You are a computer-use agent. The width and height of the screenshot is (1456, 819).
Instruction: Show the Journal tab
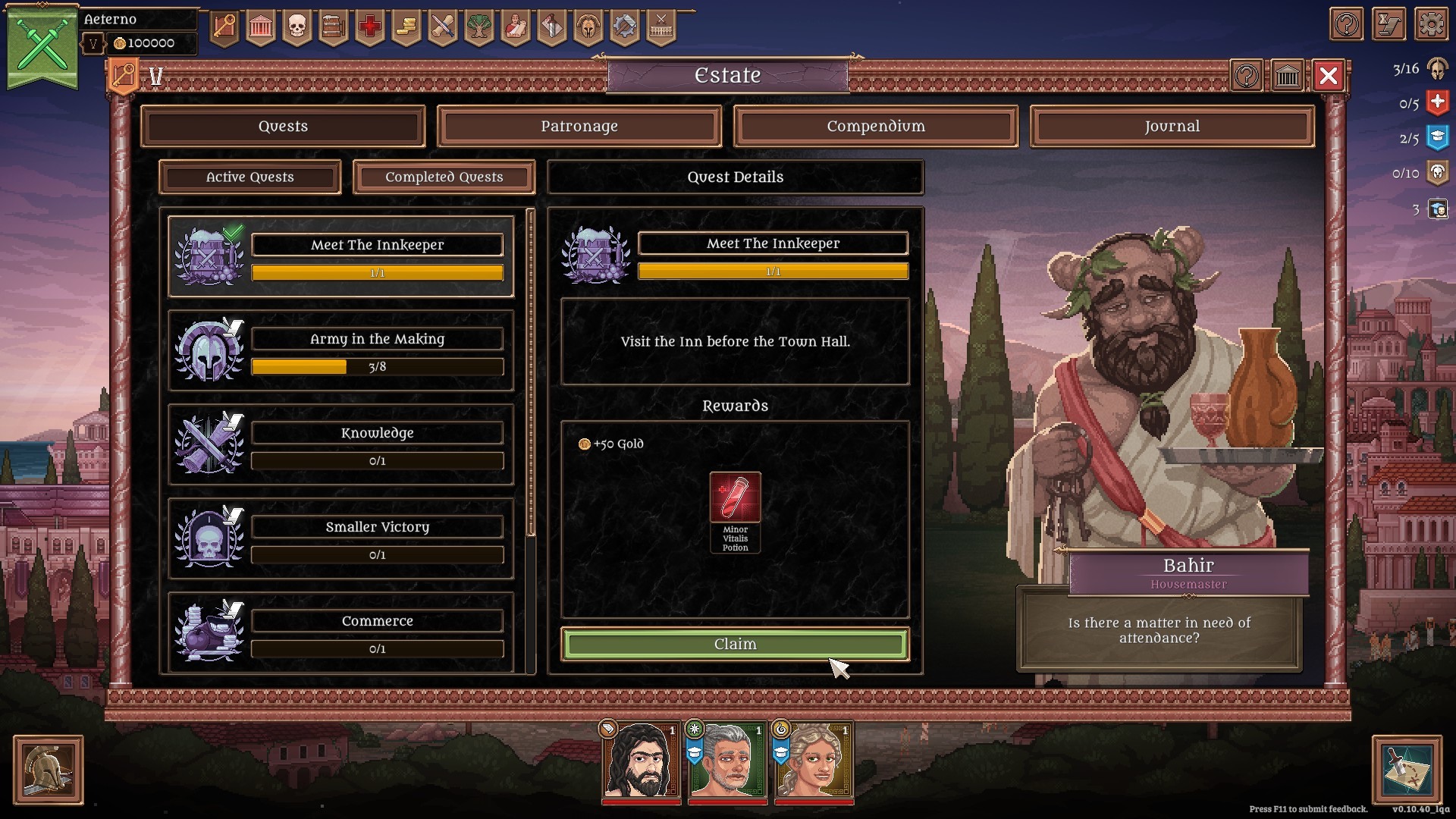1172,127
